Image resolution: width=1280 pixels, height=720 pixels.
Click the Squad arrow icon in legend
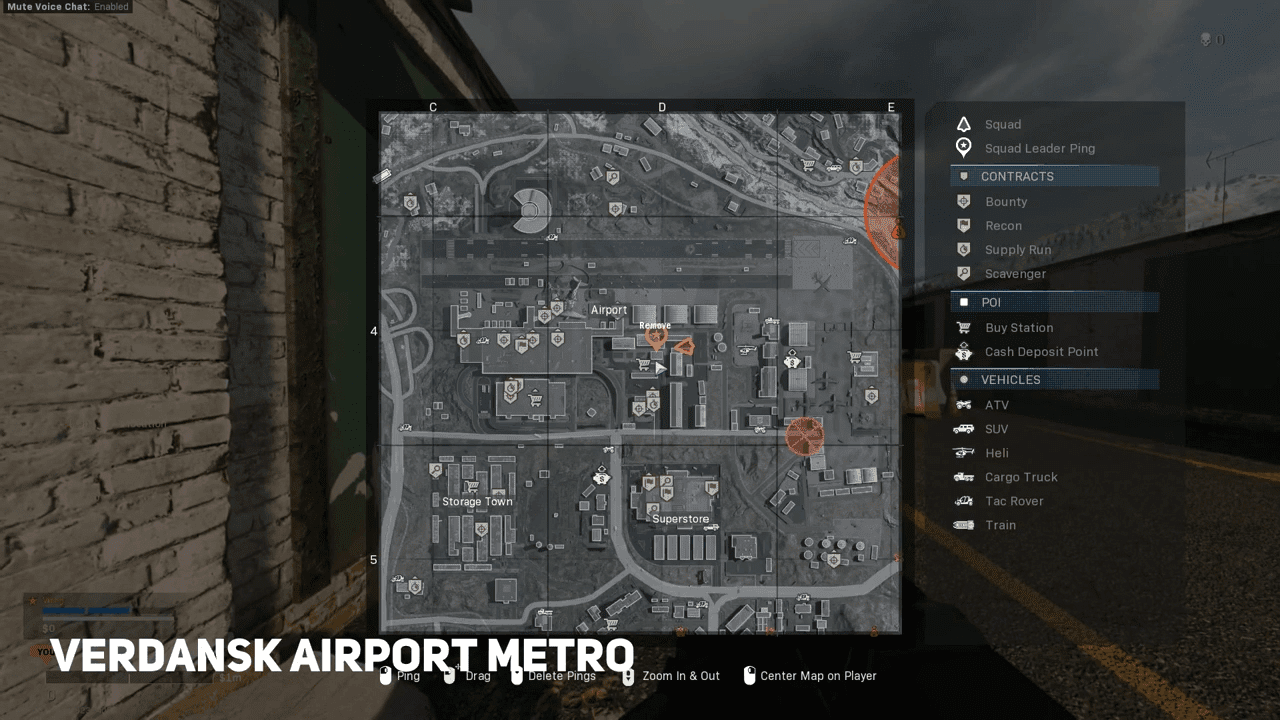(963, 124)
